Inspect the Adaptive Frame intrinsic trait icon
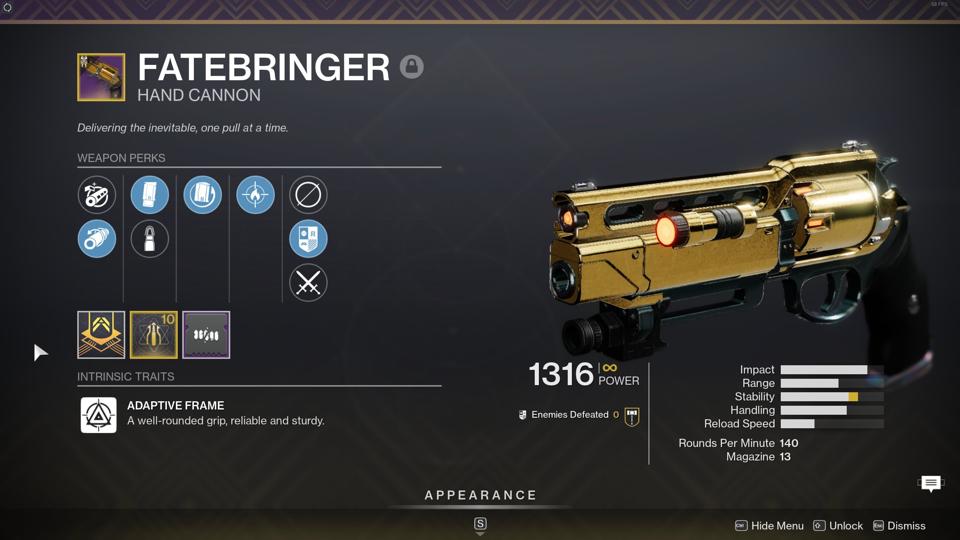Screen dimensions: 960x540 [x=99, y=414]
